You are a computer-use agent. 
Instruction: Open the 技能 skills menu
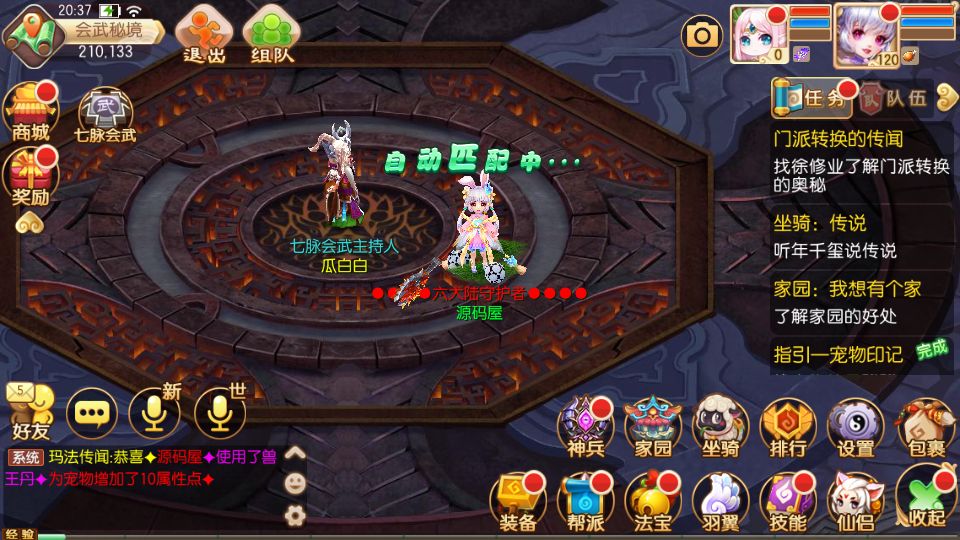(x=789, y=500)
